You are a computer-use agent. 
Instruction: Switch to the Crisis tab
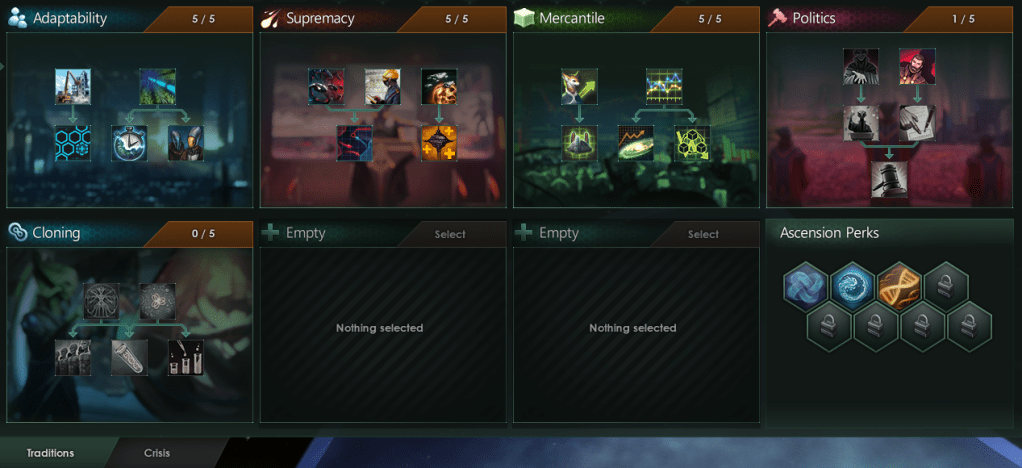click(x=157, y=453)
